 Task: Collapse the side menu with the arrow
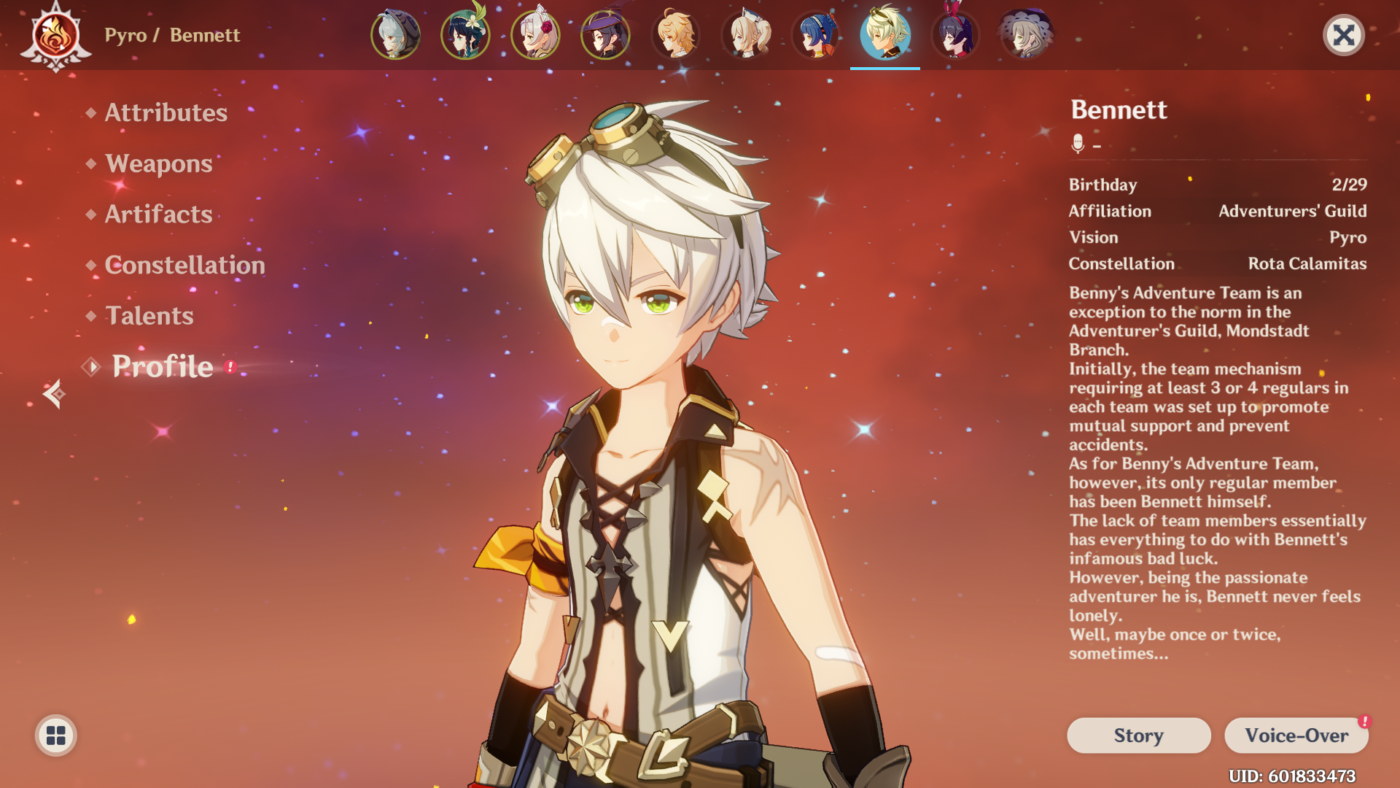point(54,394)
